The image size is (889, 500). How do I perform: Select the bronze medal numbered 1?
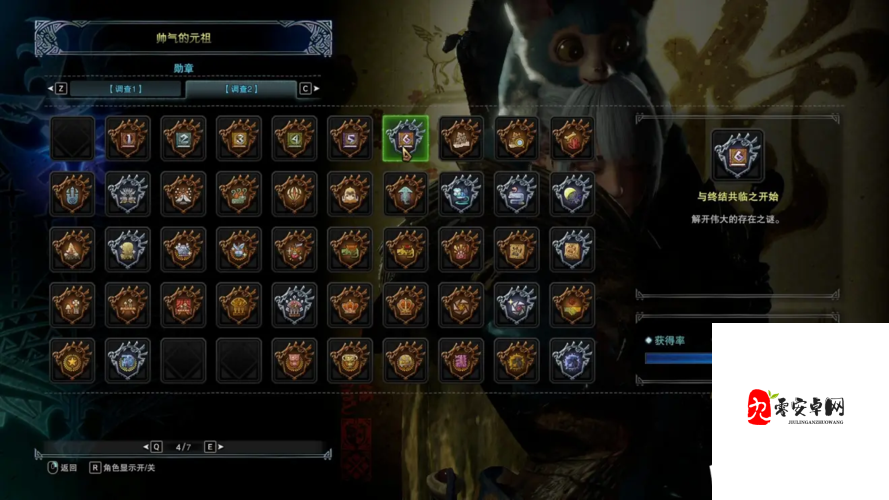tap(128, 138)
